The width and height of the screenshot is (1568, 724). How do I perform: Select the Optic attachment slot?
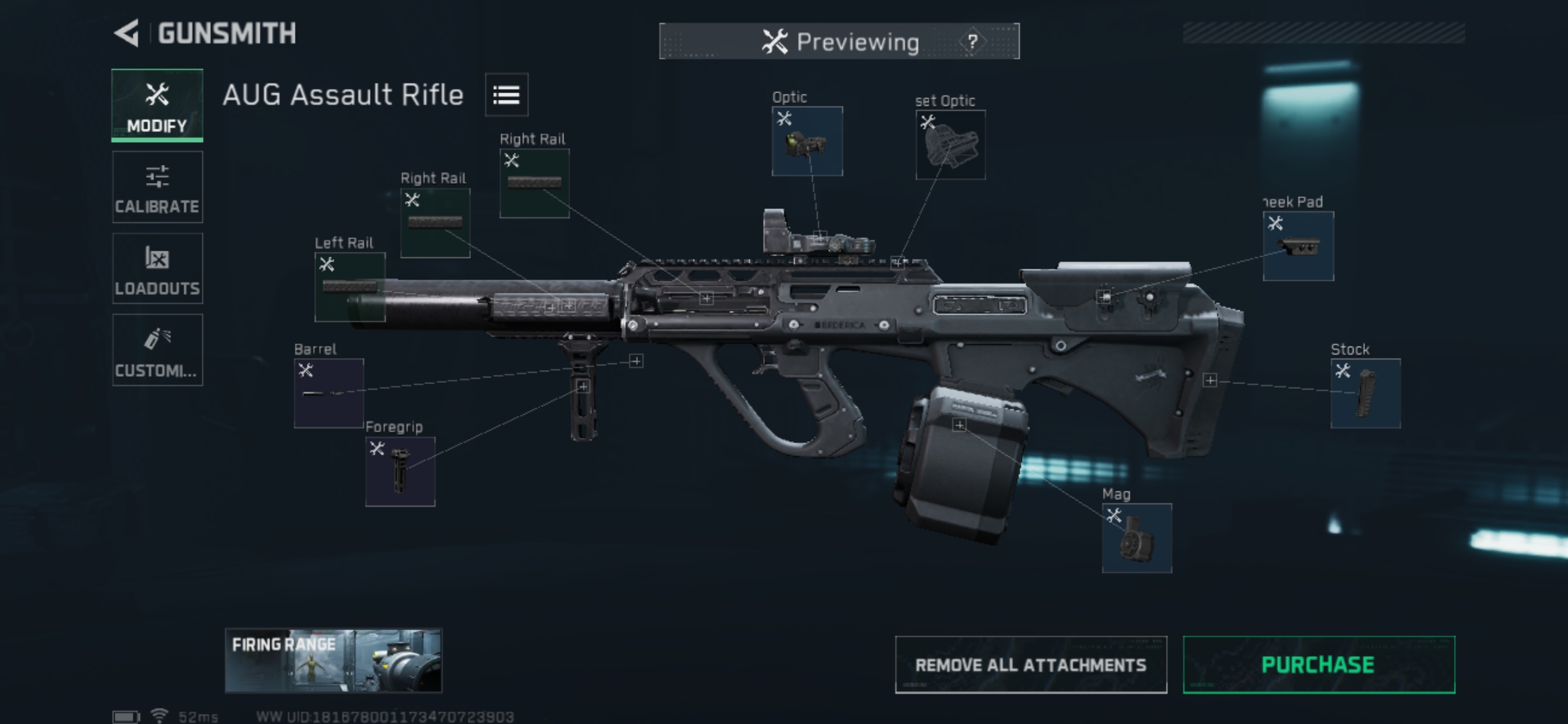point(807,141)
